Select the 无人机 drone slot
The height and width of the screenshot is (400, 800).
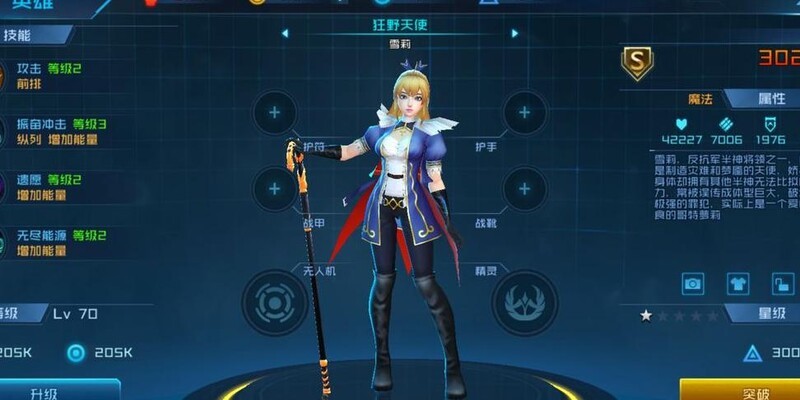[x=272, y=301]
